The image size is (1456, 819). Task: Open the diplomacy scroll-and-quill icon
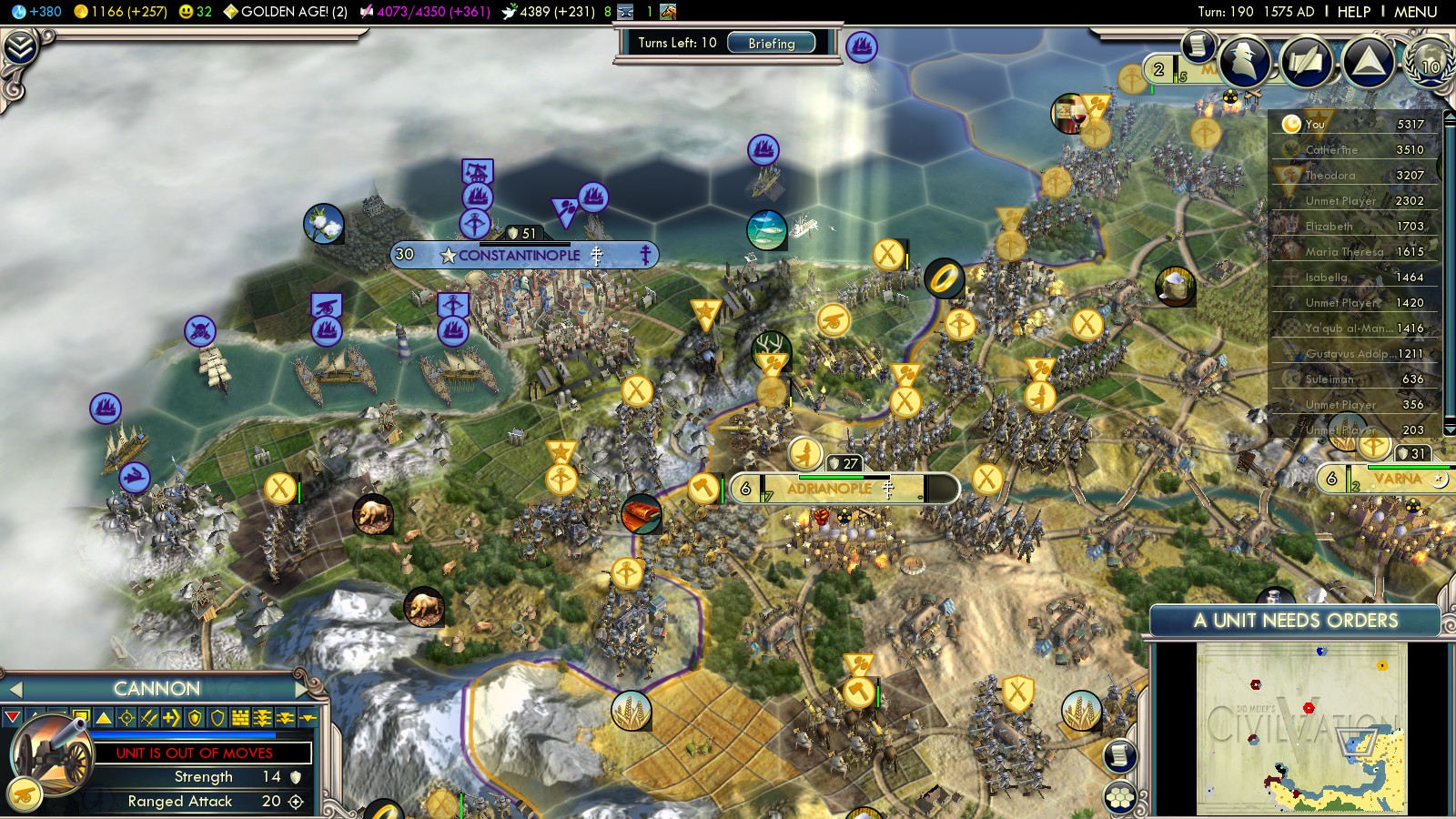(1305, 61)
